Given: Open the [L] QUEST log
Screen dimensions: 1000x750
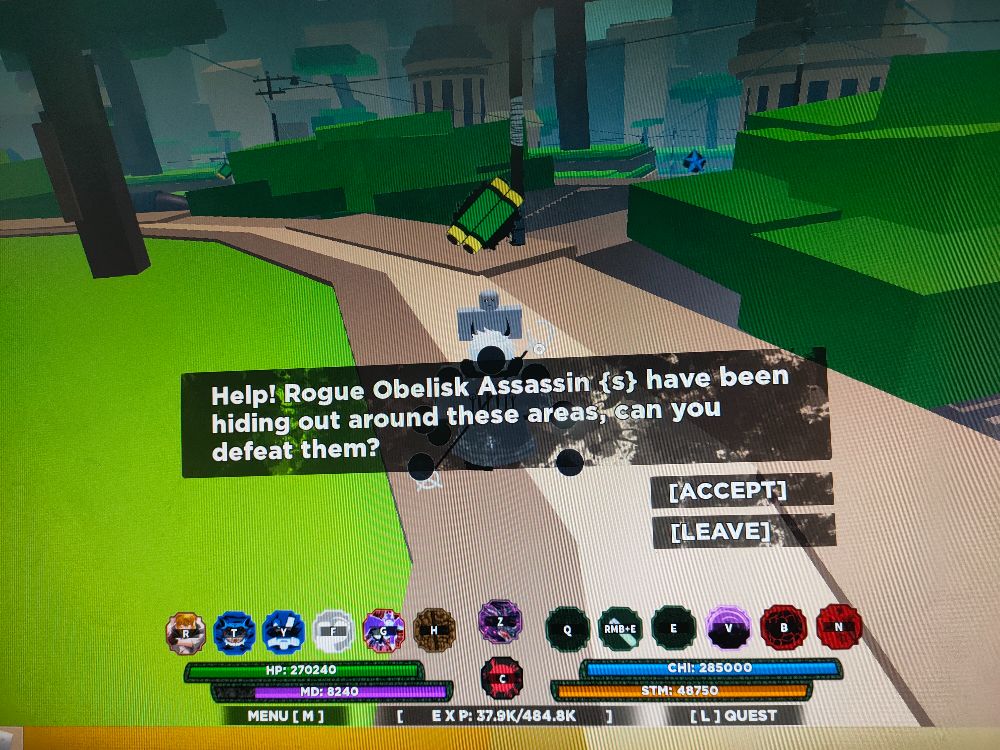Looking at the screenshot, I should [735, 715].
